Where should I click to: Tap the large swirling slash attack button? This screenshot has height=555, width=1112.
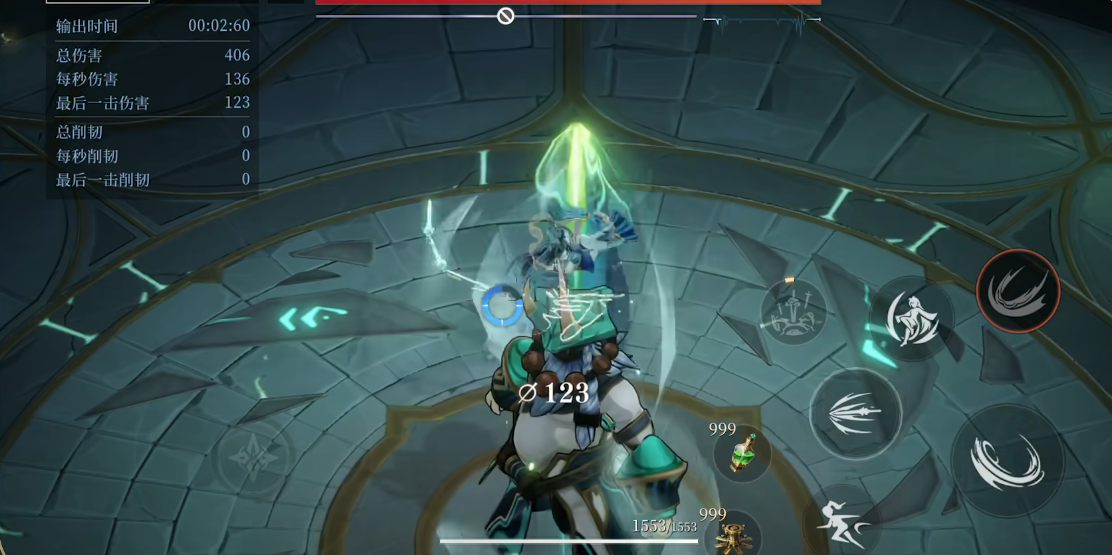[x=1006, y=461]
